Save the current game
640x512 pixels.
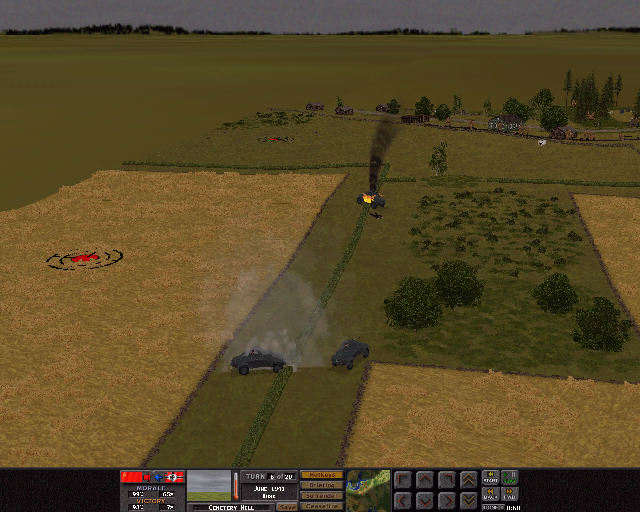[287, 506]
